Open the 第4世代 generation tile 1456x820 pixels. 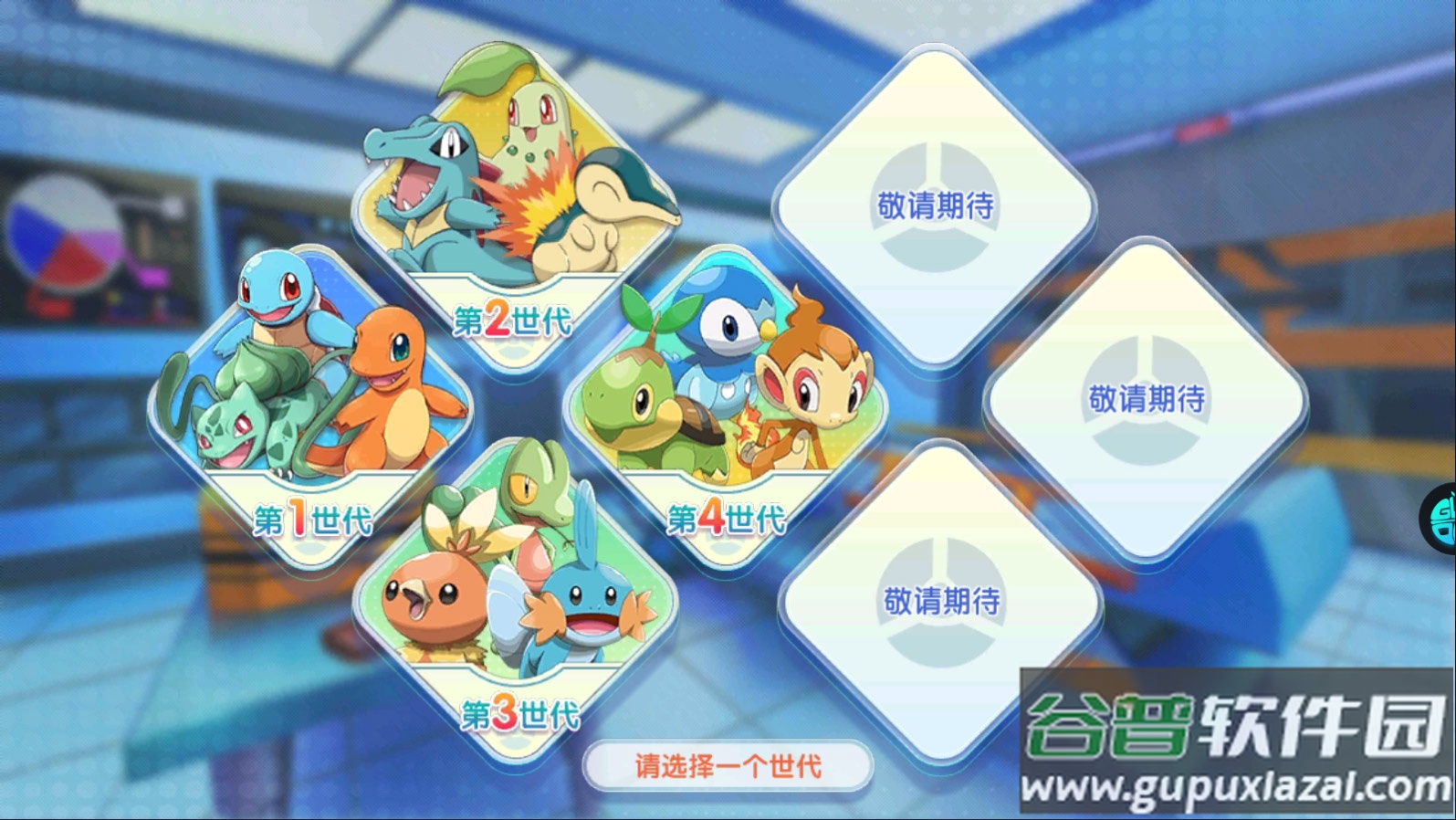click(x=726, y=411)
